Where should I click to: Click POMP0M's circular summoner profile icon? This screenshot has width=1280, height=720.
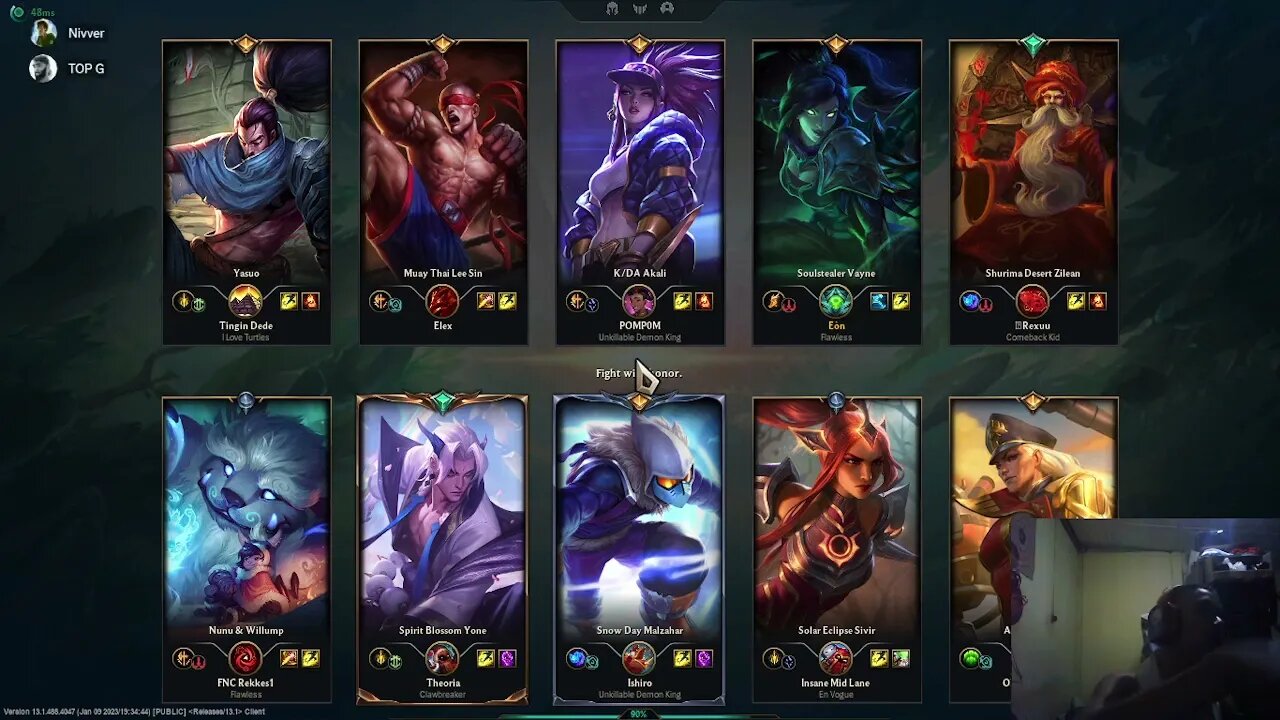(637, 299)
